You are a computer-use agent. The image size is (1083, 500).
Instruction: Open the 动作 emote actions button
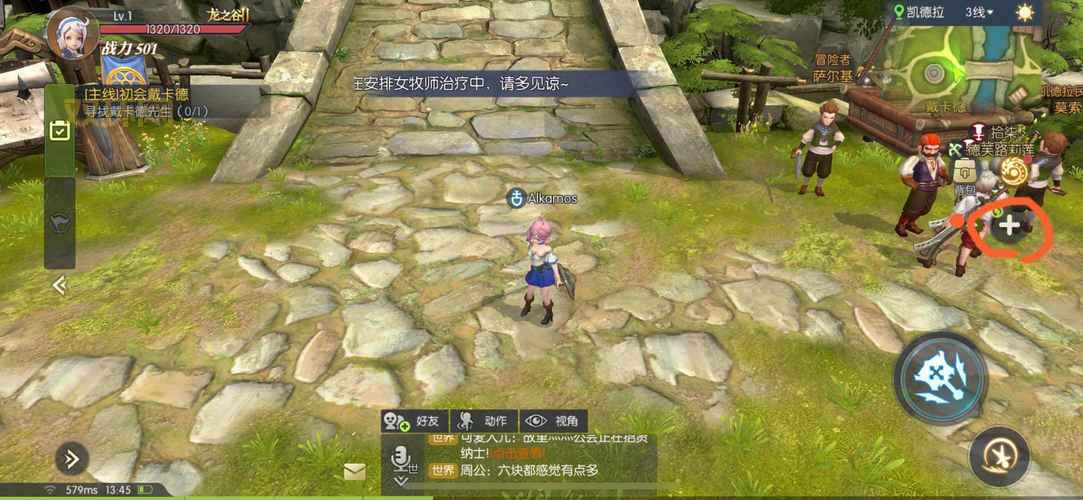(x=482, y=421)
